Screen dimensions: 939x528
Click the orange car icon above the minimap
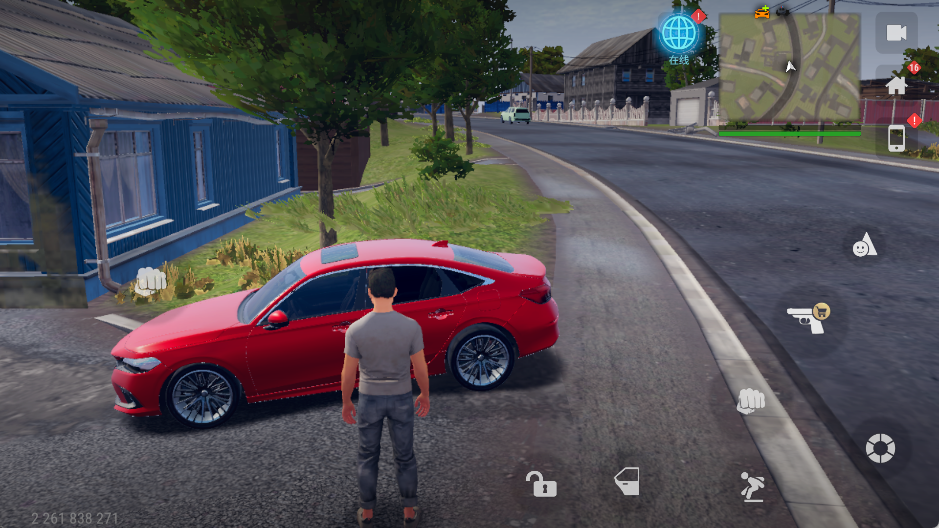click(x=763, y=12)
